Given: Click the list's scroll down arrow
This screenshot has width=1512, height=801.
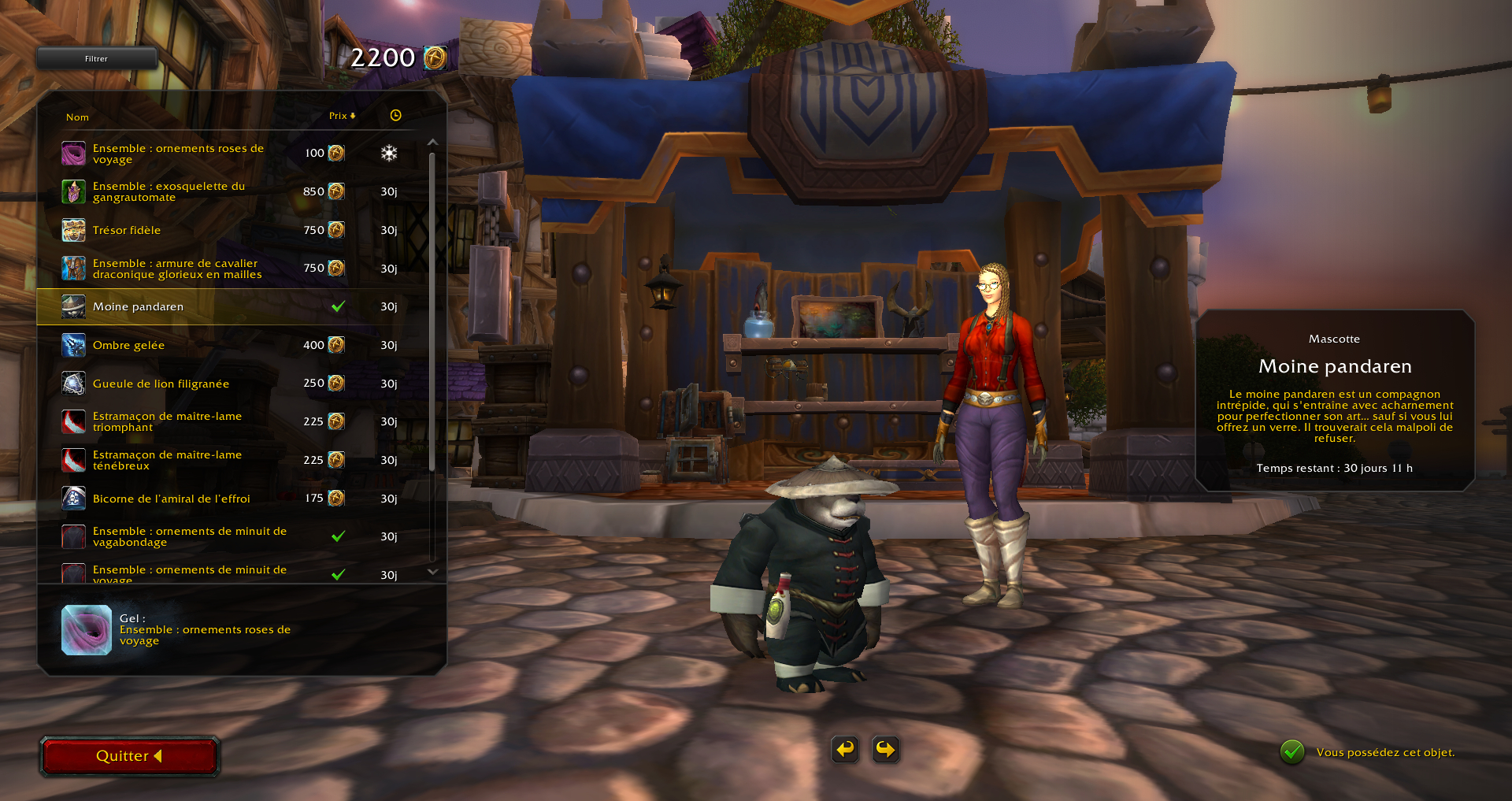Looking at the screenshot, I should point(432,572).
